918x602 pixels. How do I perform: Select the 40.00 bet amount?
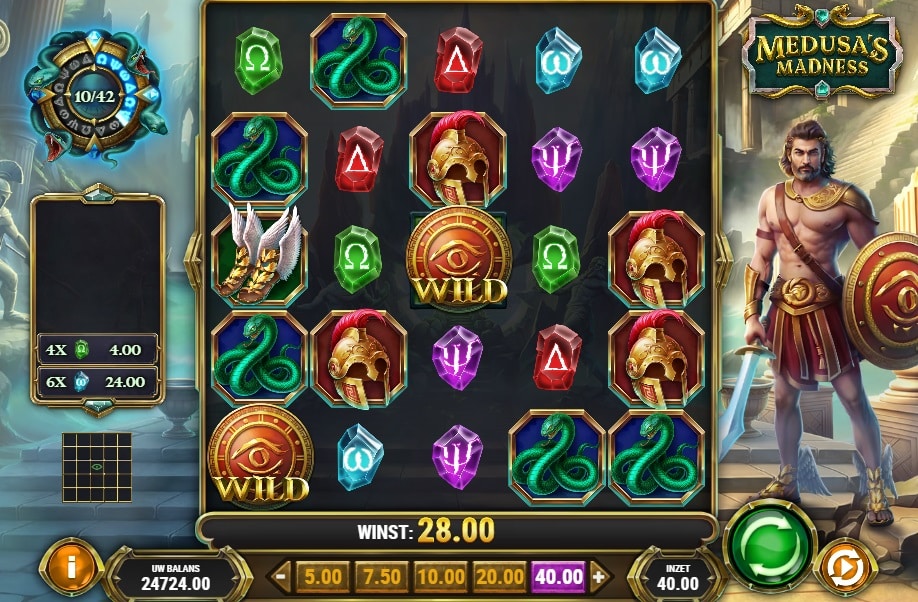559,576
